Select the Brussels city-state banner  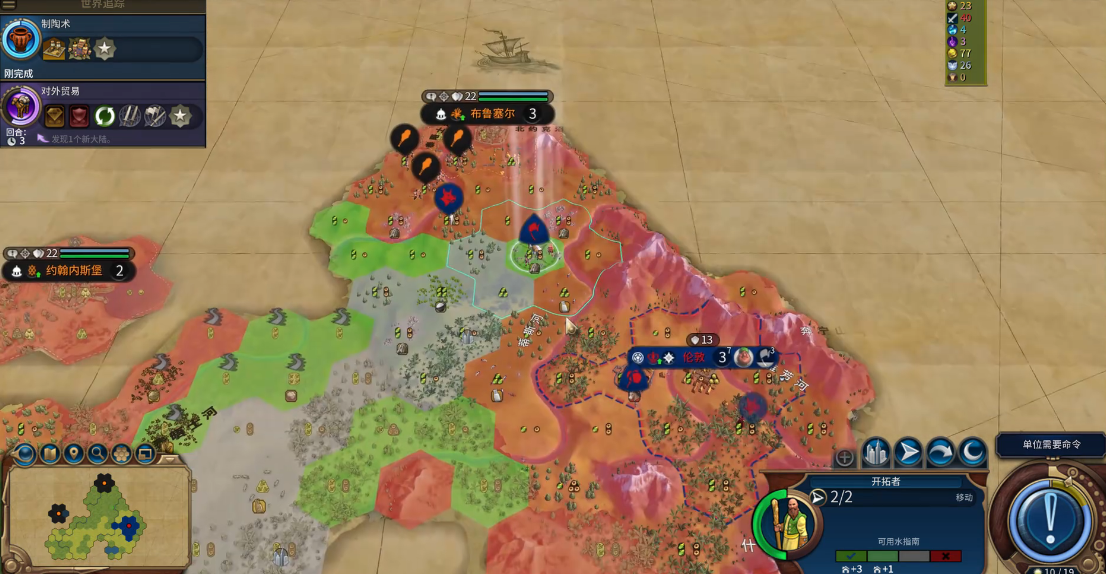(487, 114)
